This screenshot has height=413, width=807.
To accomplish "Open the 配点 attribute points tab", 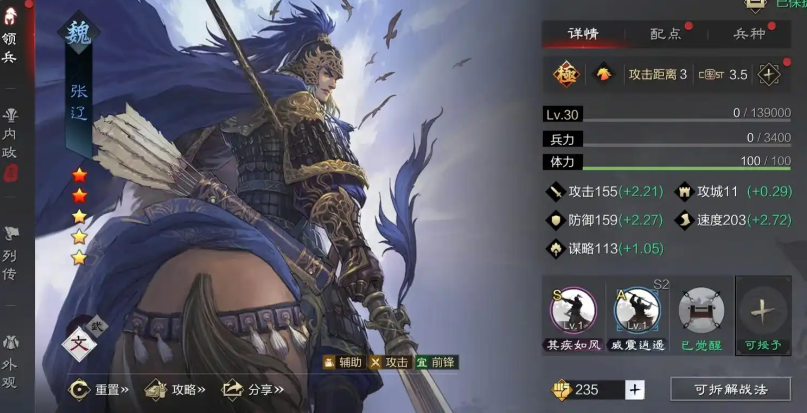I will tap(665, 33).
